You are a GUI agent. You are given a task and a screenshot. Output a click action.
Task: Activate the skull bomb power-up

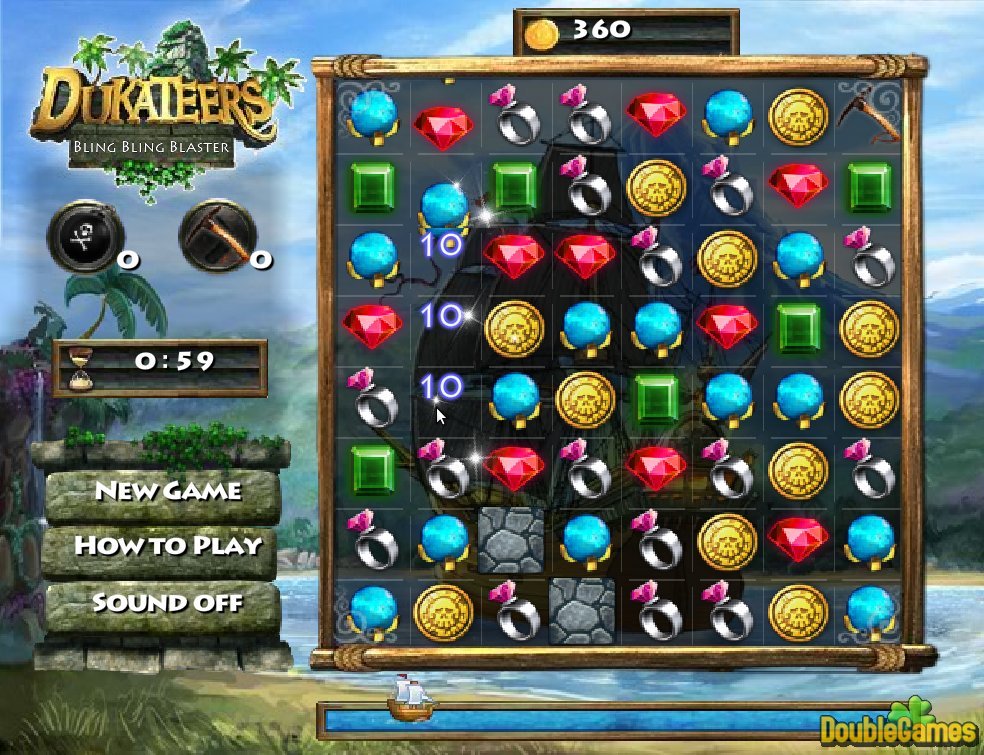80,234
